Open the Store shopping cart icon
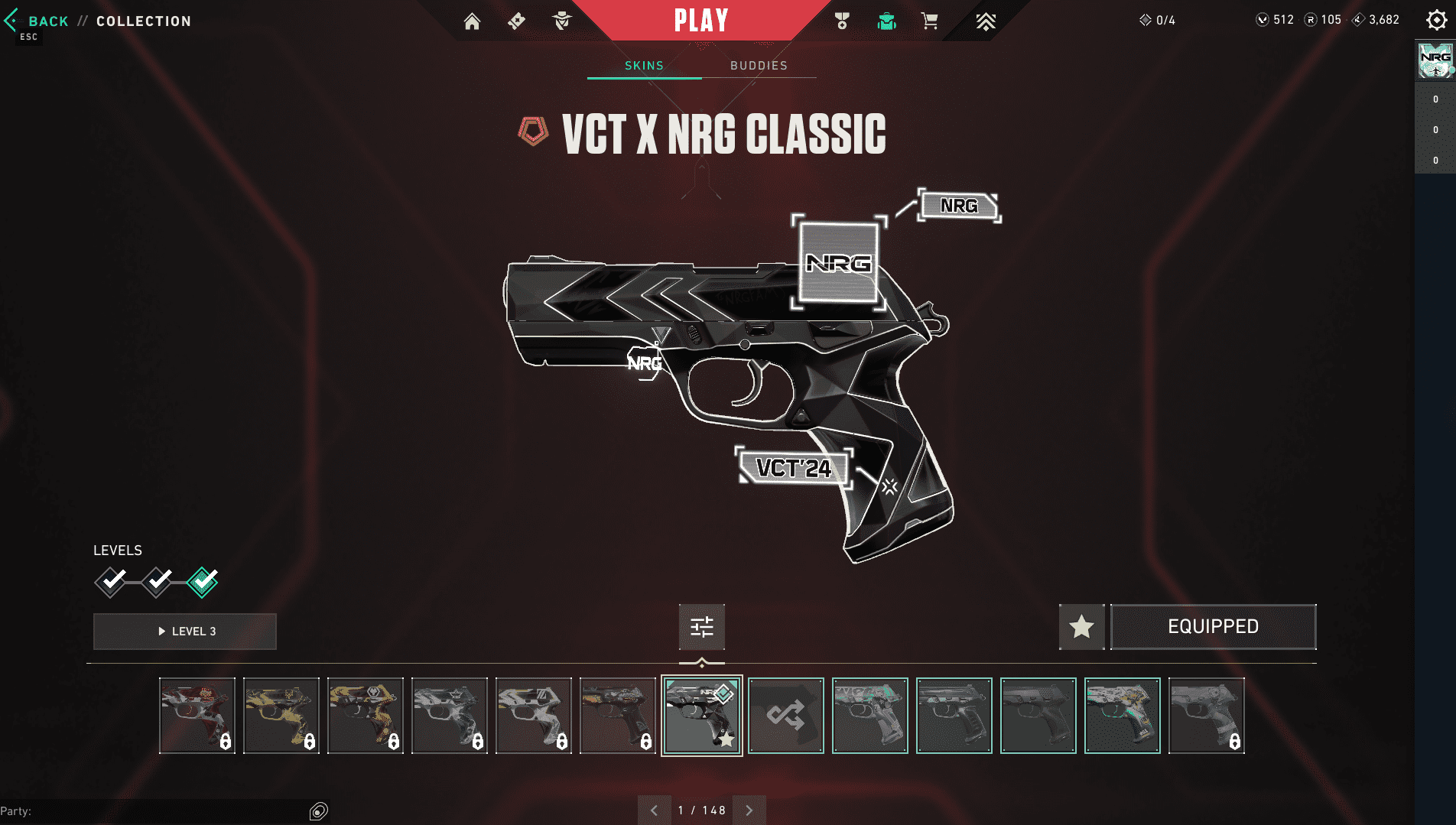 pos(930,21)
